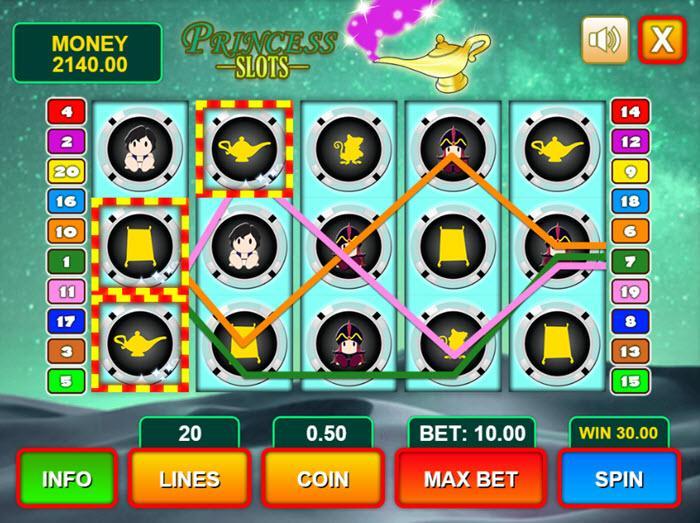
Task: Highlight payline 11 marker
Action: tap(66, 292)
